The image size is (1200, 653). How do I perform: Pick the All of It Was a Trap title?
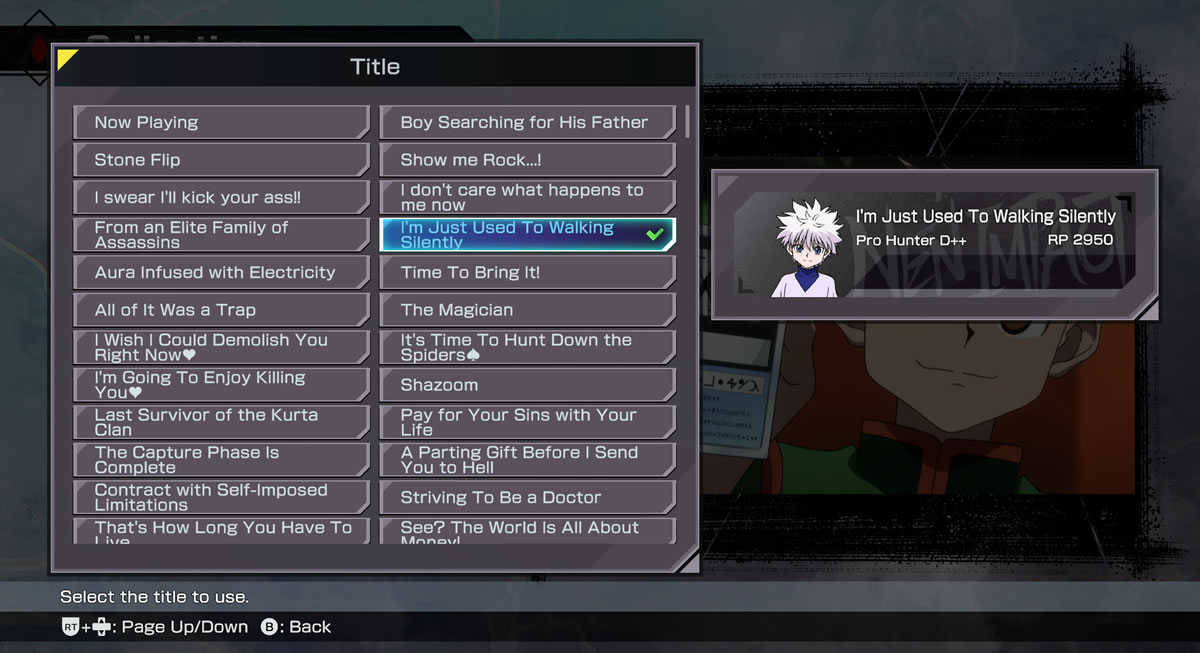point(221,310)
